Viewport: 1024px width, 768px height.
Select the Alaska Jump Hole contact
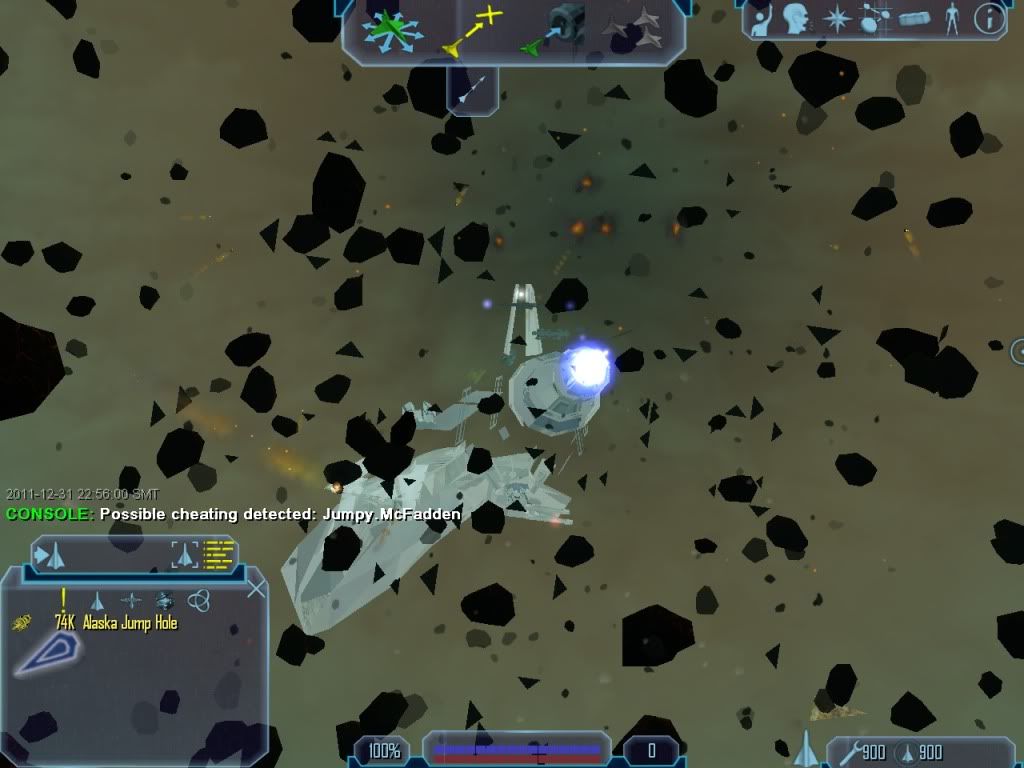130,623
